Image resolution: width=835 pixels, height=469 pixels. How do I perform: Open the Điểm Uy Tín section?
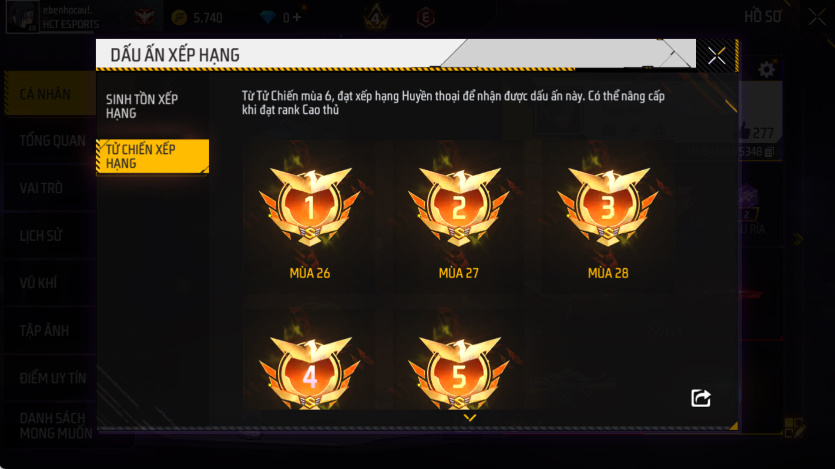52,378
